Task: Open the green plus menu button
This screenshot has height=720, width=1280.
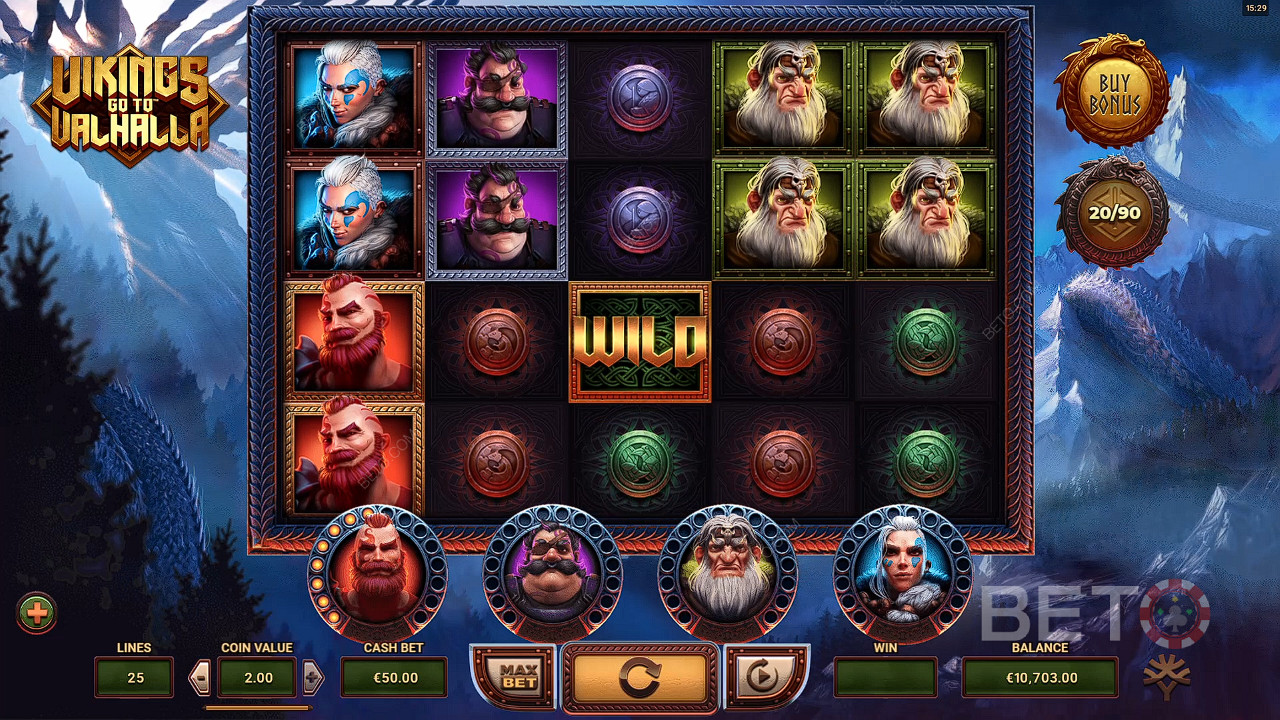Action: [x=37, y=613]
